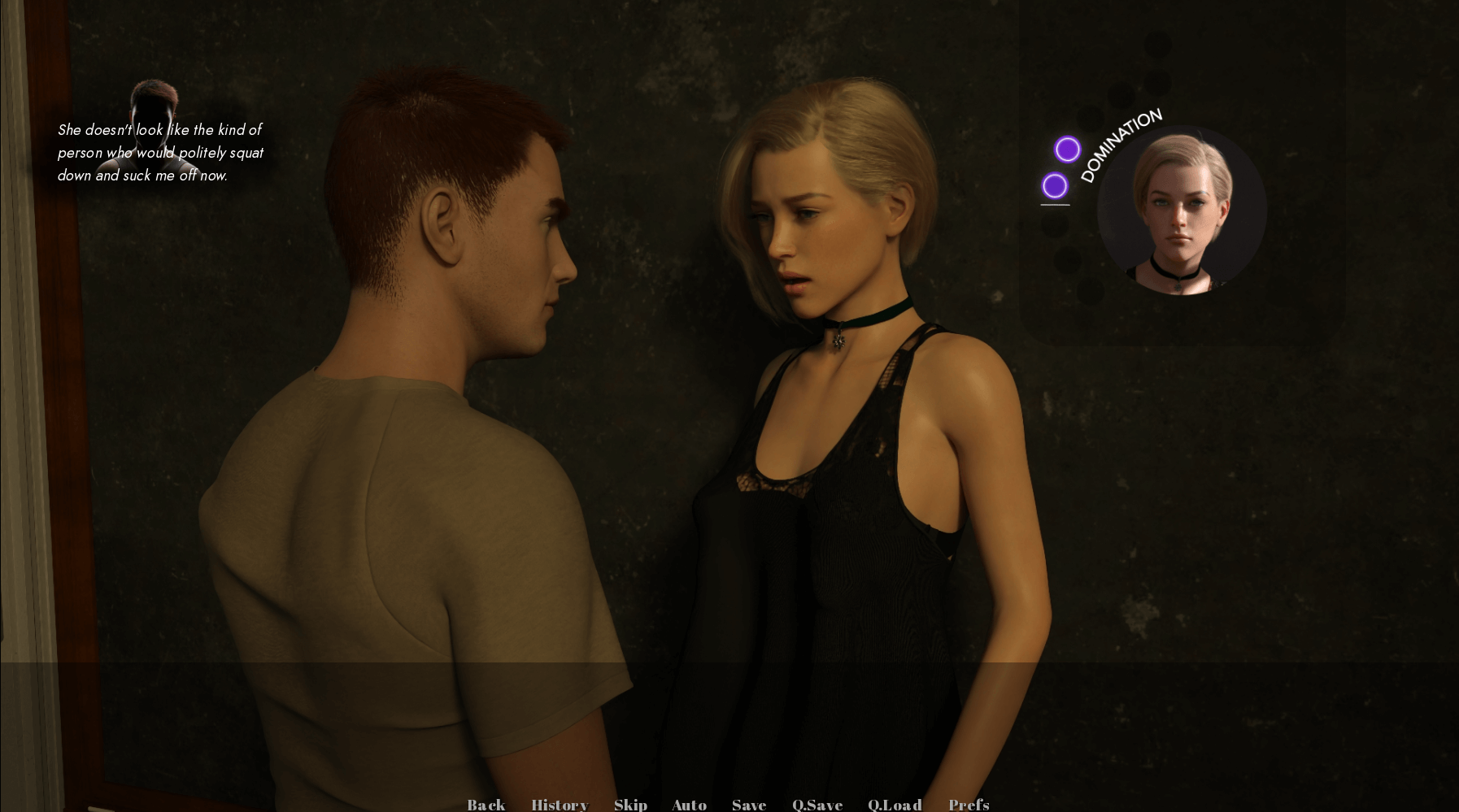1459x812 pixels.
Task: Click Save to open the save screen
Action: coord(748,804)
